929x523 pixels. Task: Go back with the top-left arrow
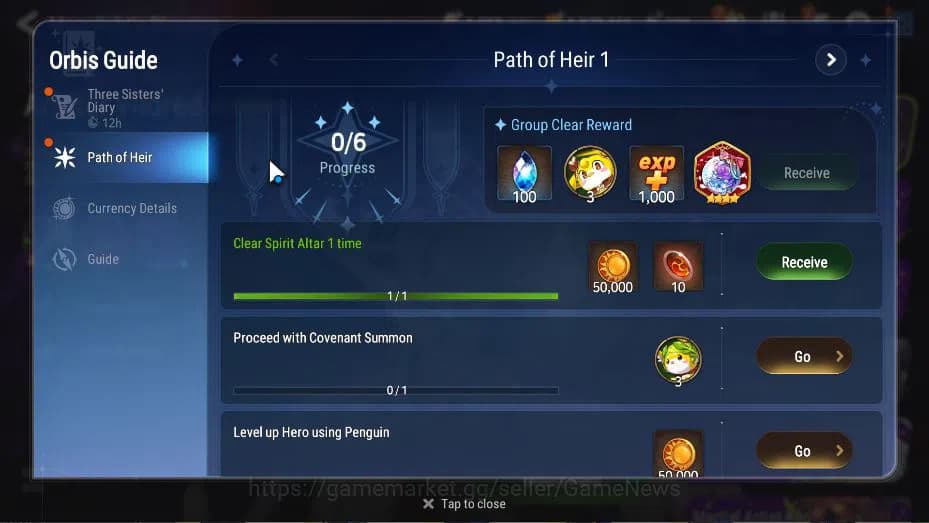point(27,20)
